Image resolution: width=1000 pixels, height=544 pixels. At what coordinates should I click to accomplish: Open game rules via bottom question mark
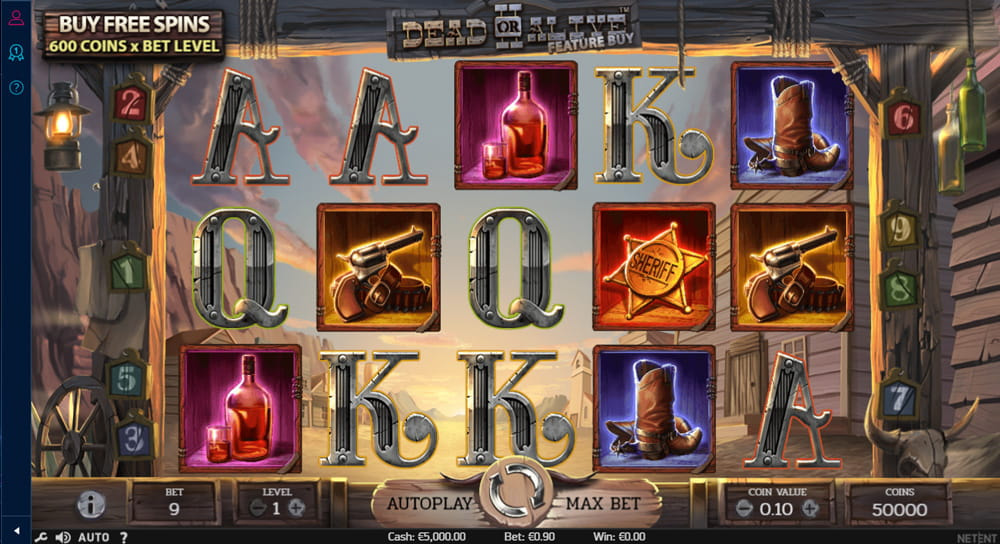point(124,537)
